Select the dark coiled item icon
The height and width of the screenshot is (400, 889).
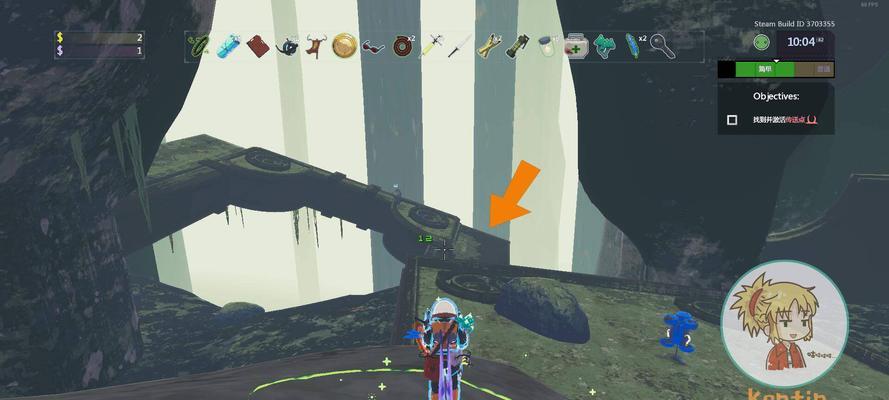(x=287, y=45)
